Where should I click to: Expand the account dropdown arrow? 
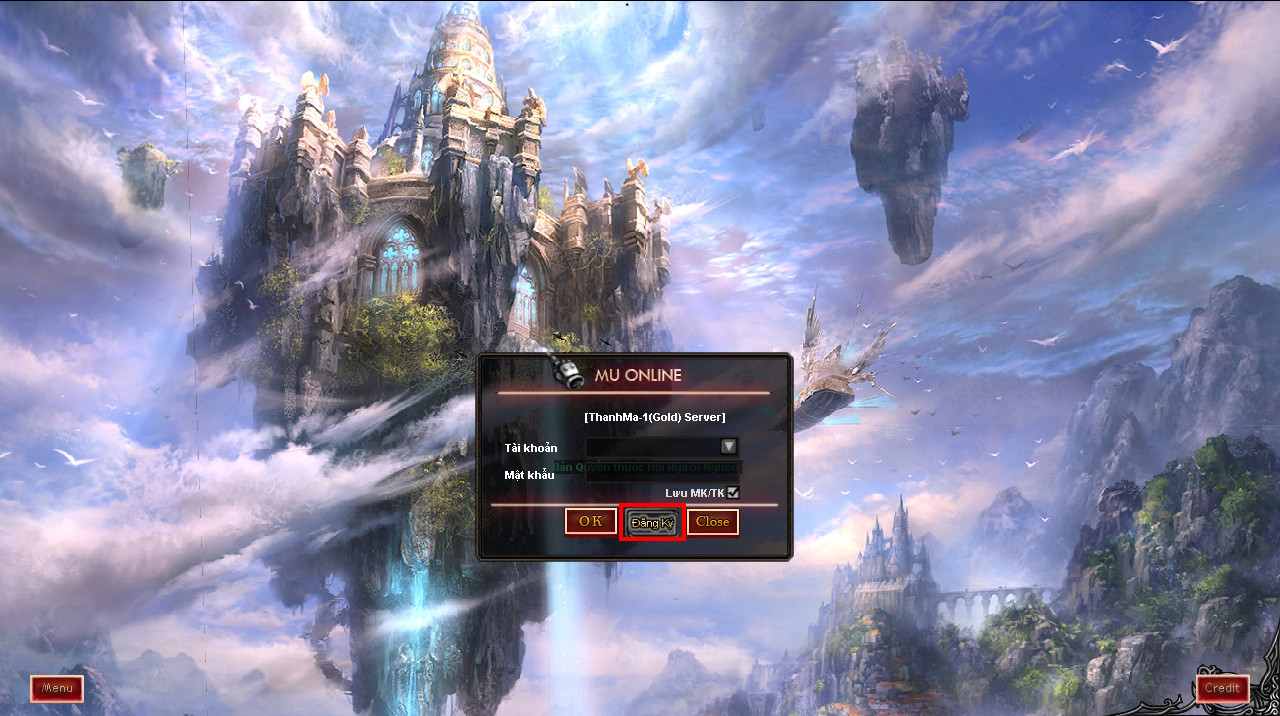click(729, 447)
